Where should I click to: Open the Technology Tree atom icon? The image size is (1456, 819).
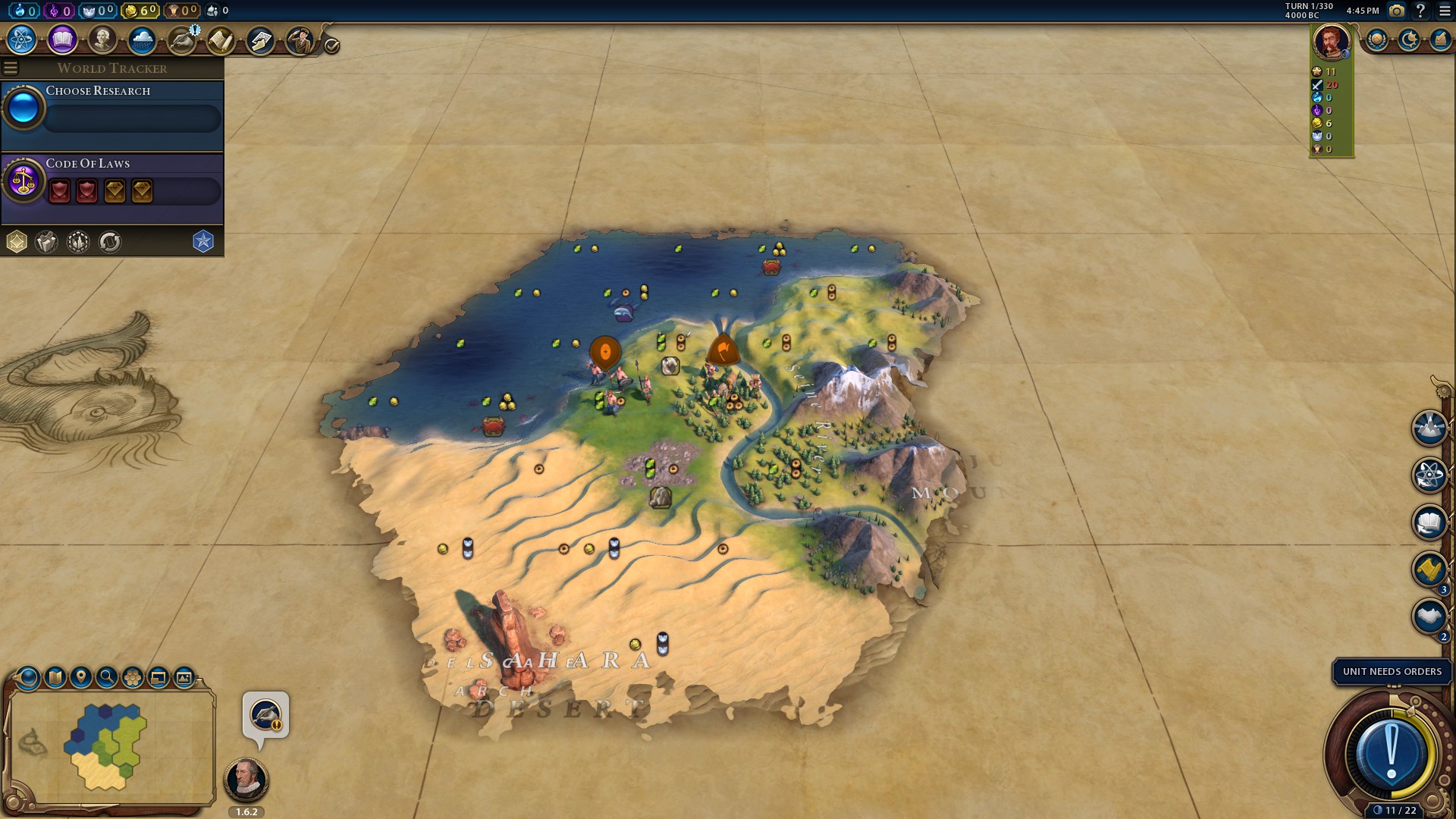[x=21, y=39]
